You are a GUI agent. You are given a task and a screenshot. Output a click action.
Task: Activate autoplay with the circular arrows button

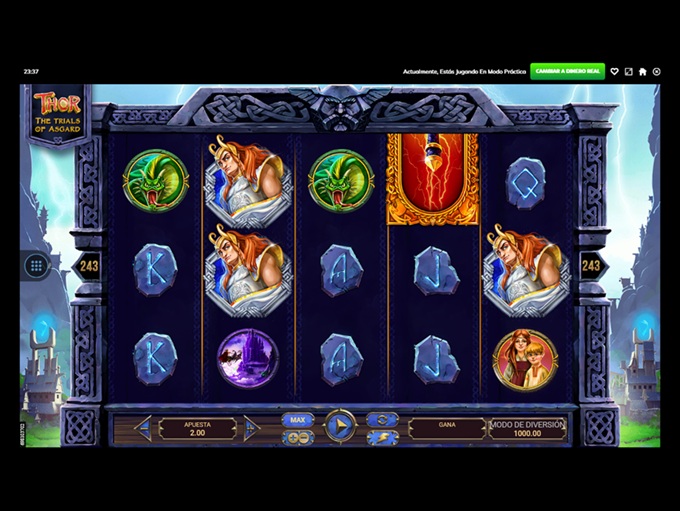point(382,419)
